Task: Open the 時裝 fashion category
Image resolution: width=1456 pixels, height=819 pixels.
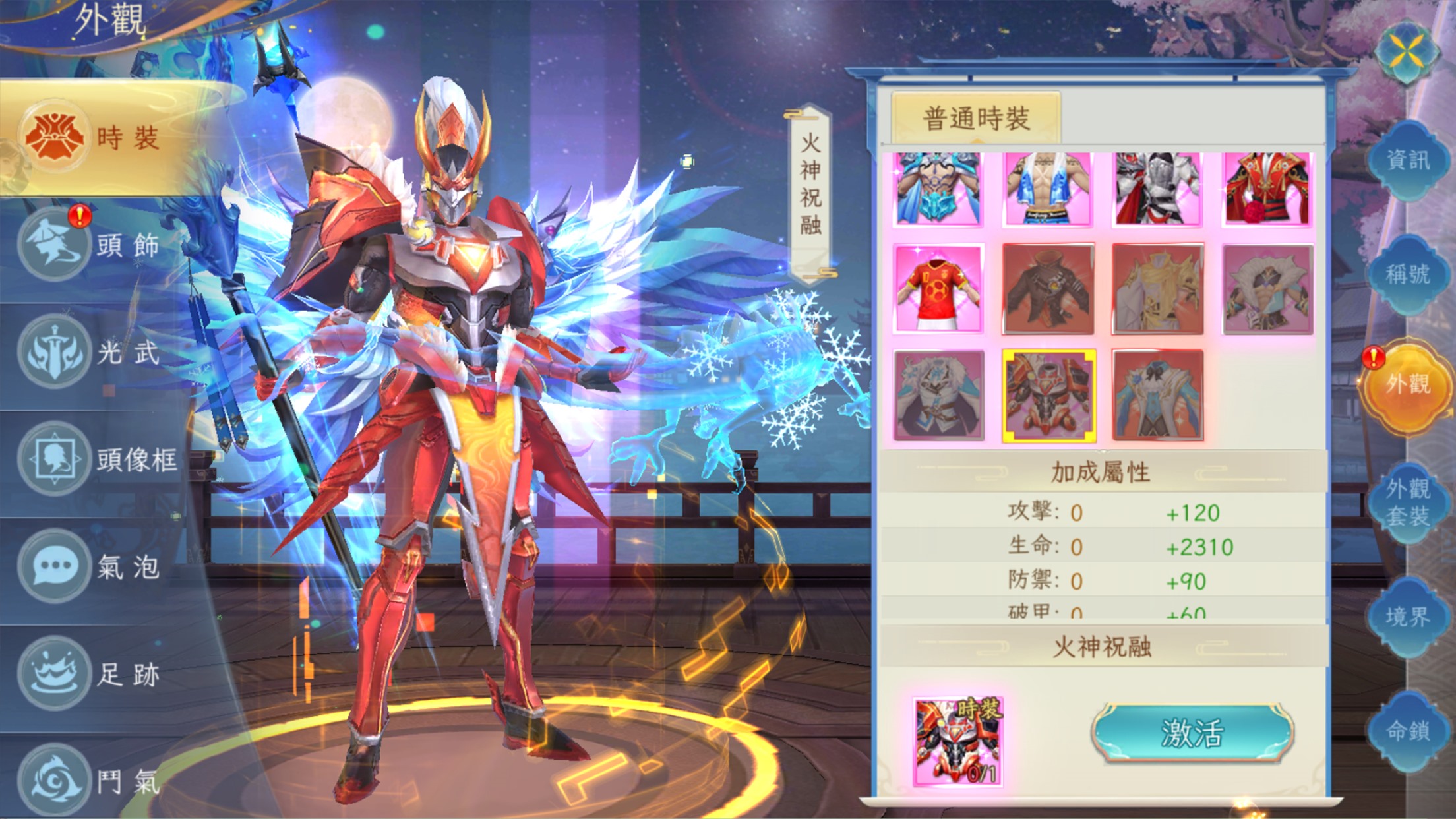Action: (x=99, y=138)
